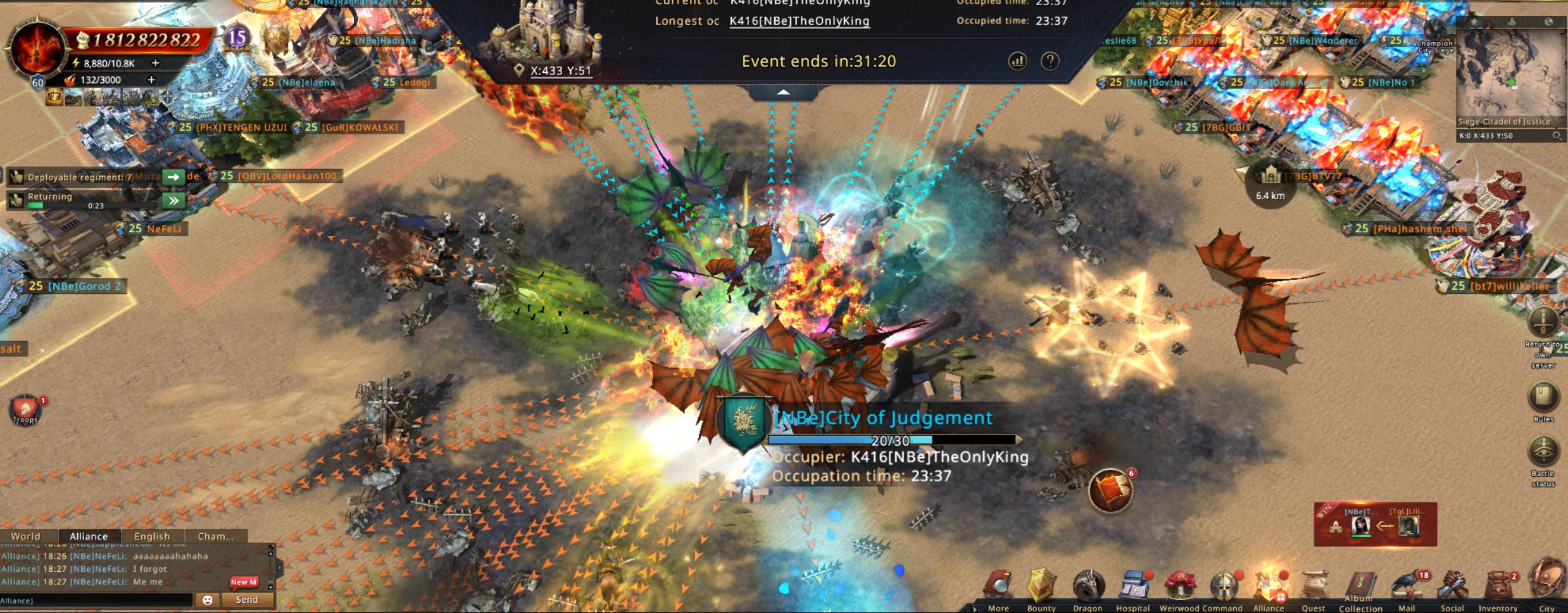Image resolution: width=1568 pixels, height=613 pixels.
Task: Open the event help question mark
Action: [x=1050, y=61]
